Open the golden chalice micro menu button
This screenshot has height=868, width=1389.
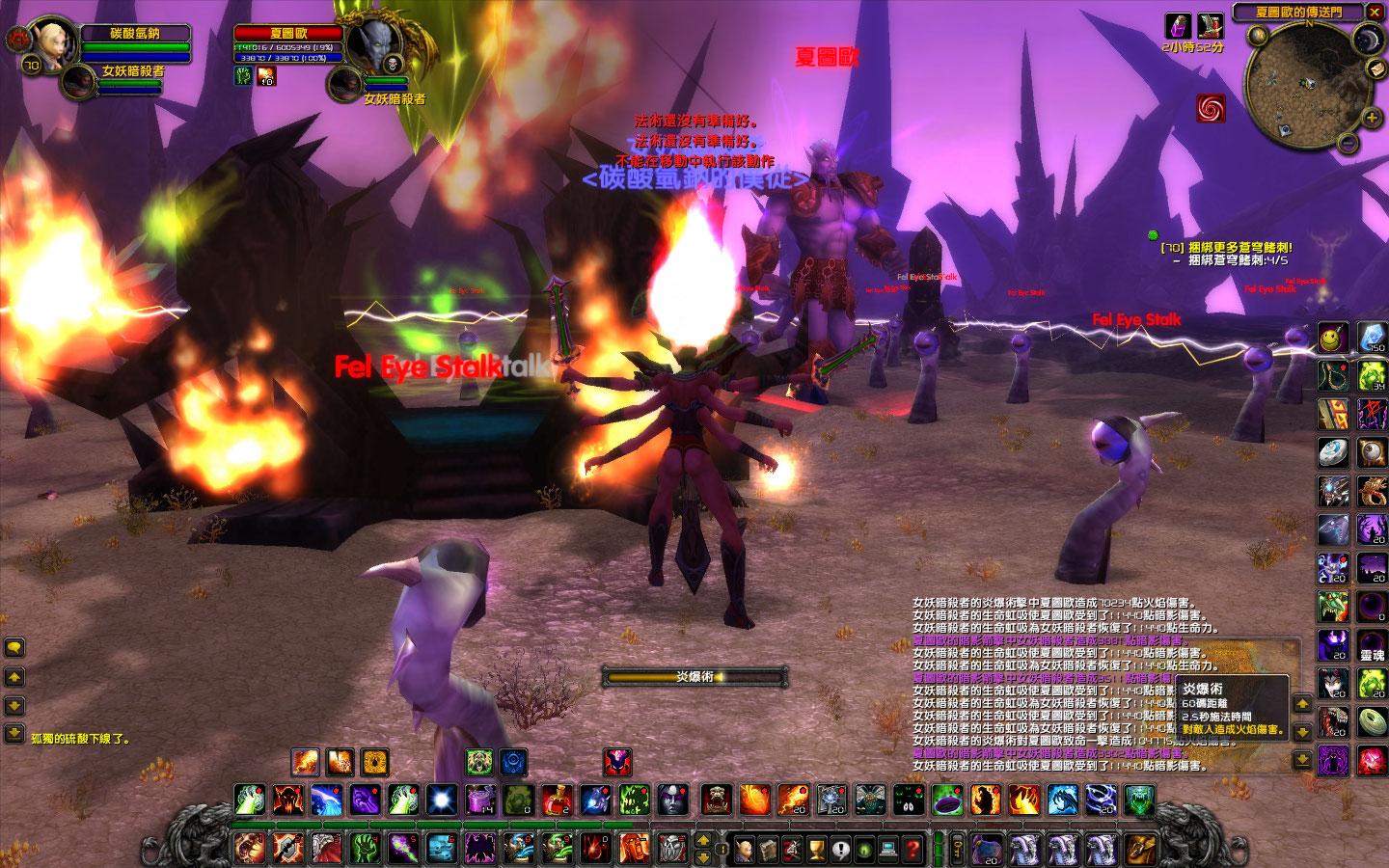[816, 850]
